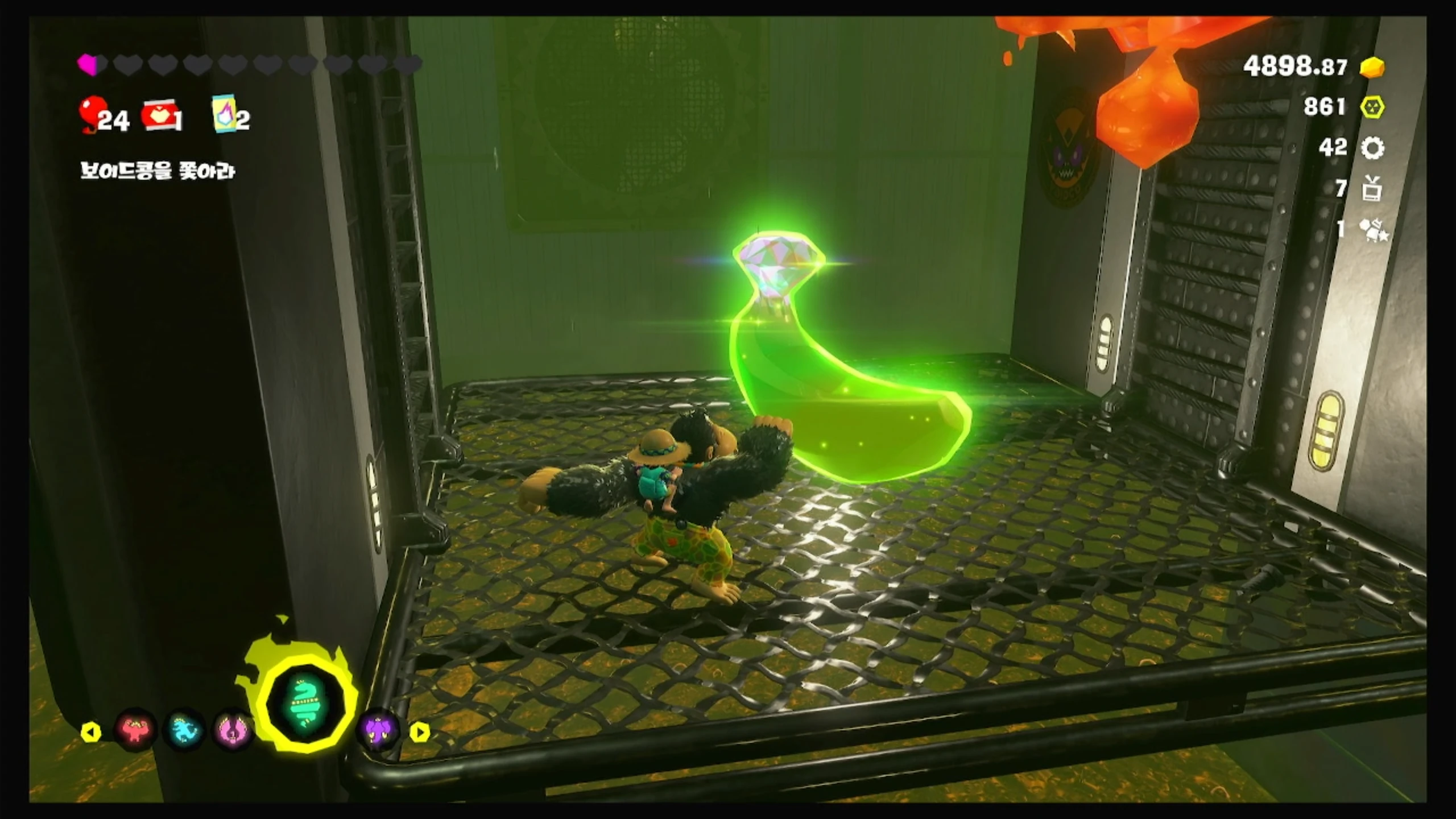
Task: Choose the blue Zebra Bananza icon
Action: (184, 729)
